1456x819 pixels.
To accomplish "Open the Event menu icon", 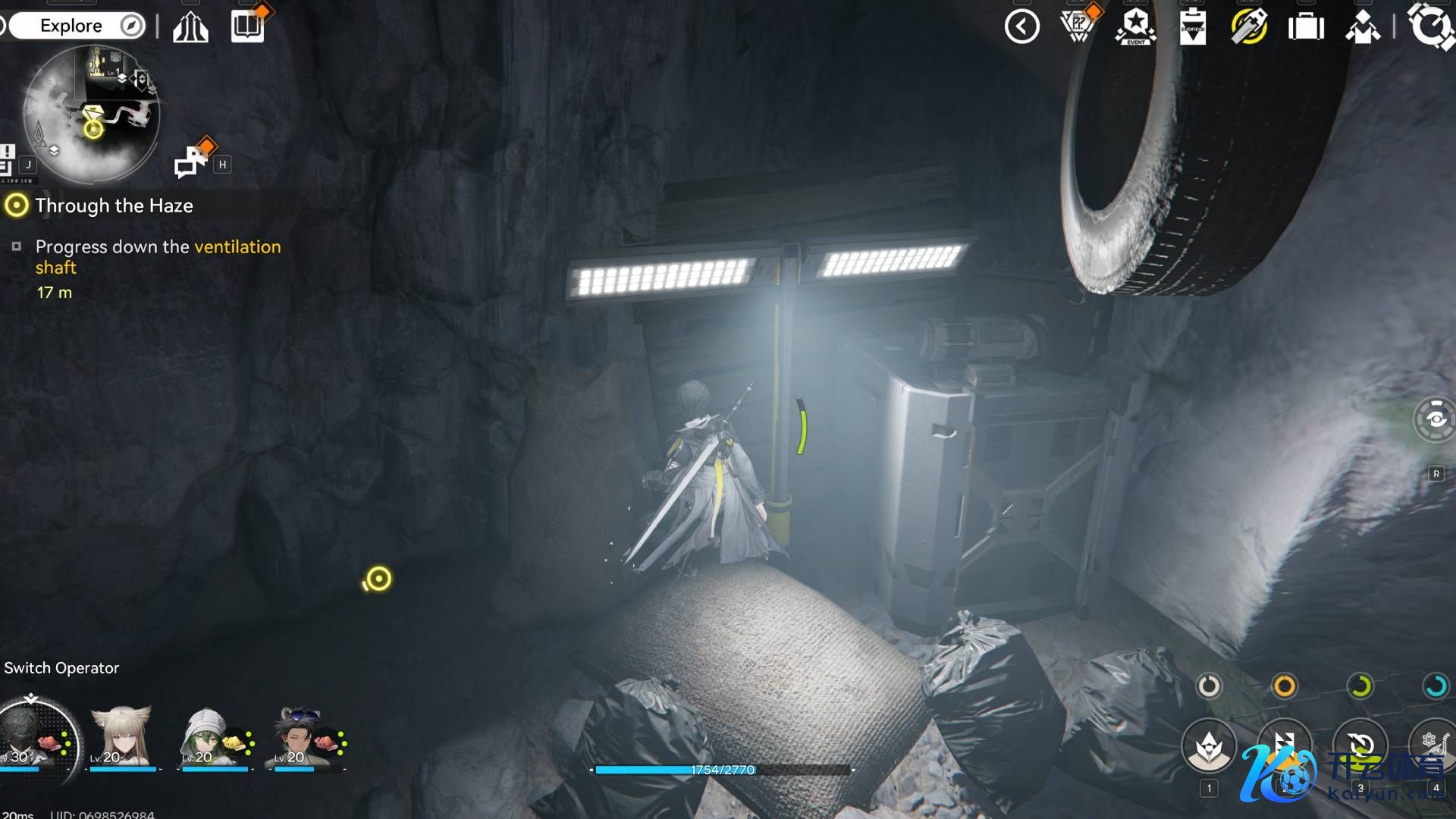I will click(1135, 27).
